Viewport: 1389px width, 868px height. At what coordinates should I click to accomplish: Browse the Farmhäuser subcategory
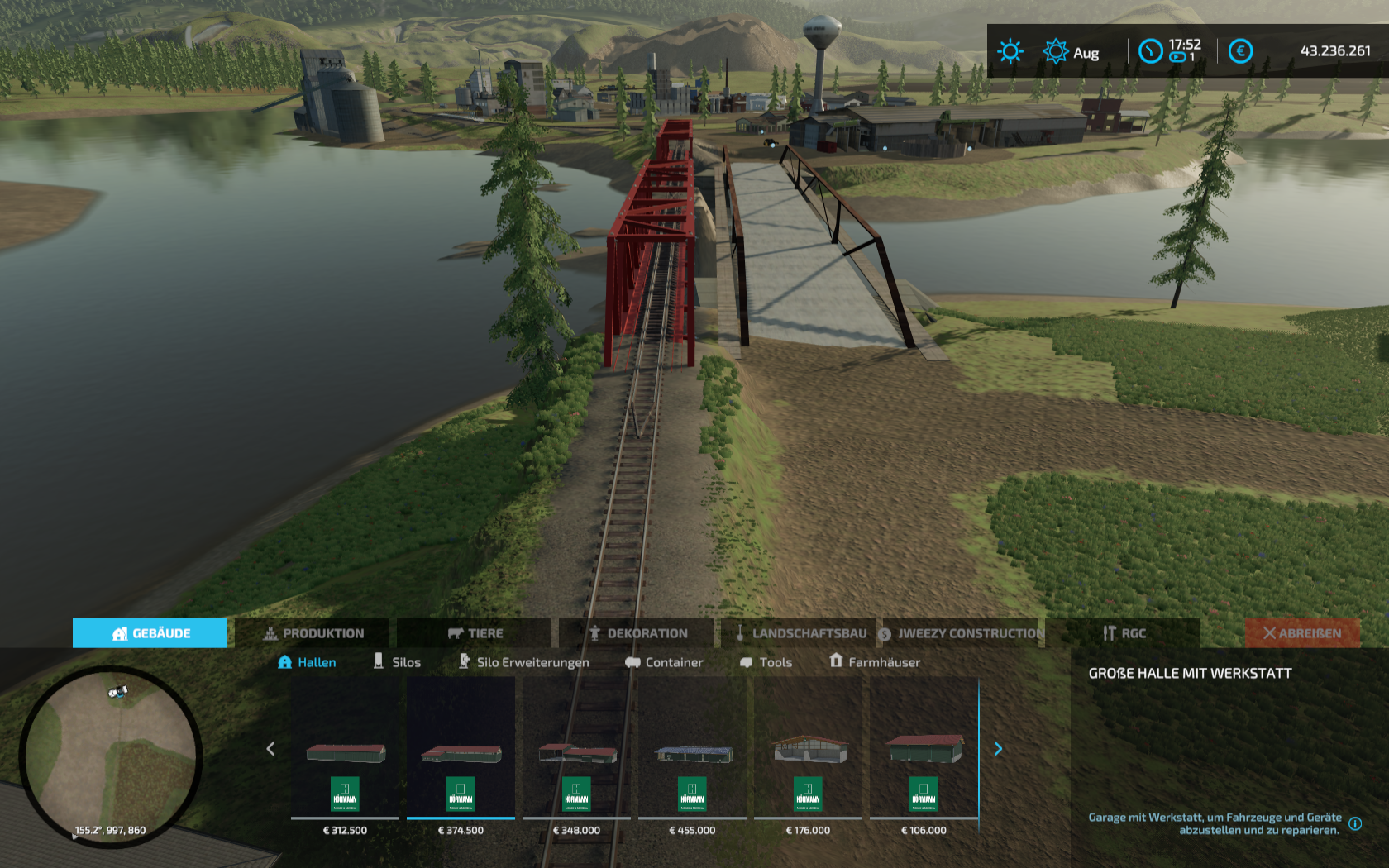click(875, 662)
